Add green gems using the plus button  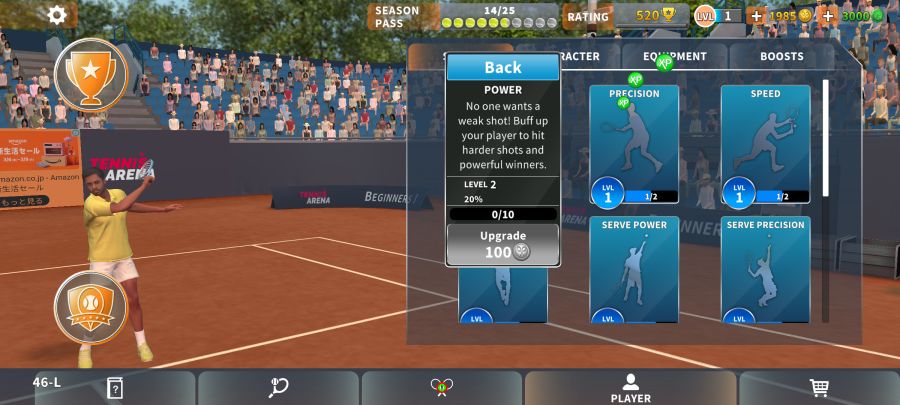[x=828, y=16]
